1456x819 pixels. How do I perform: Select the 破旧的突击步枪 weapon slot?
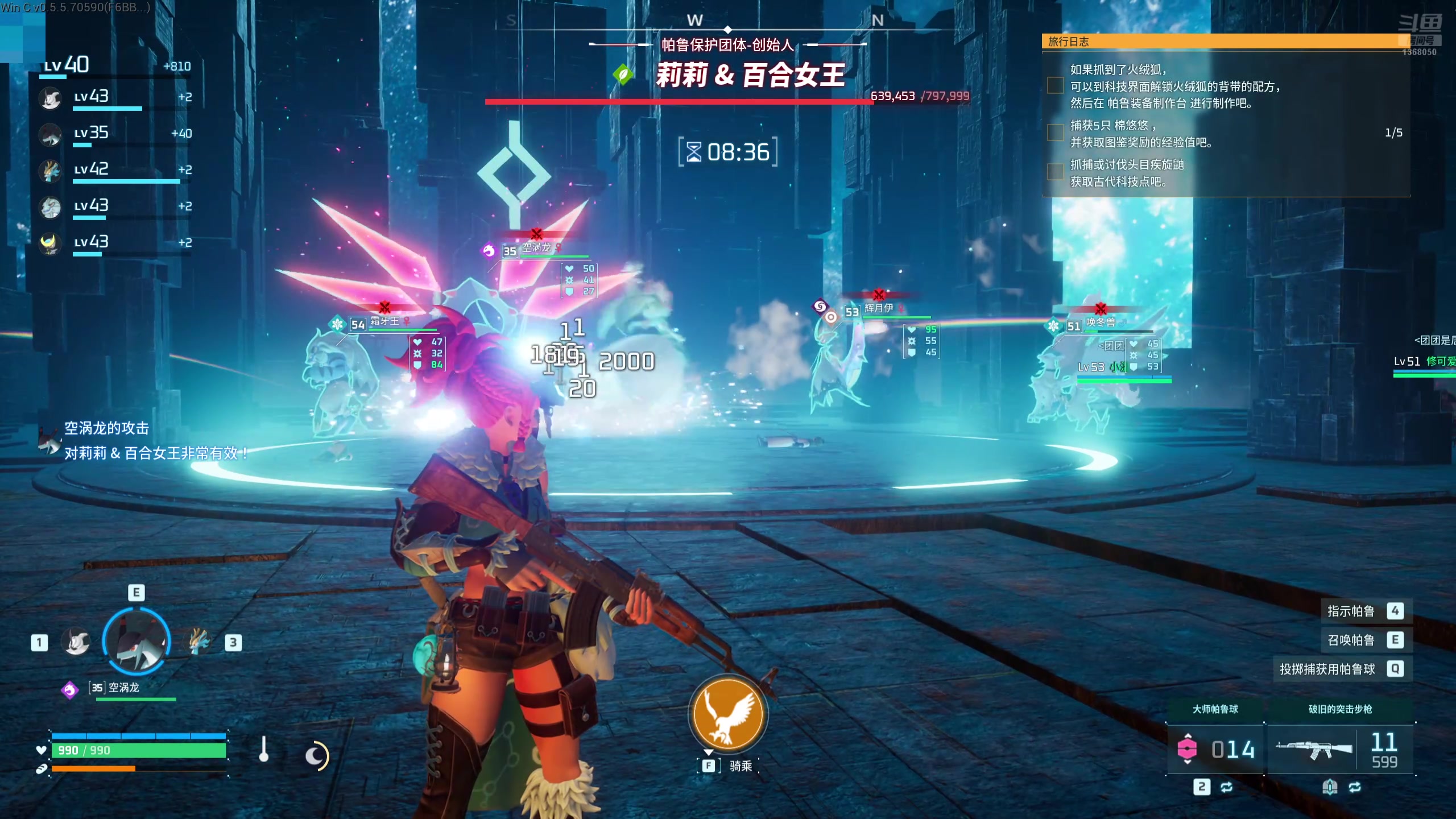click(1341, 748)
